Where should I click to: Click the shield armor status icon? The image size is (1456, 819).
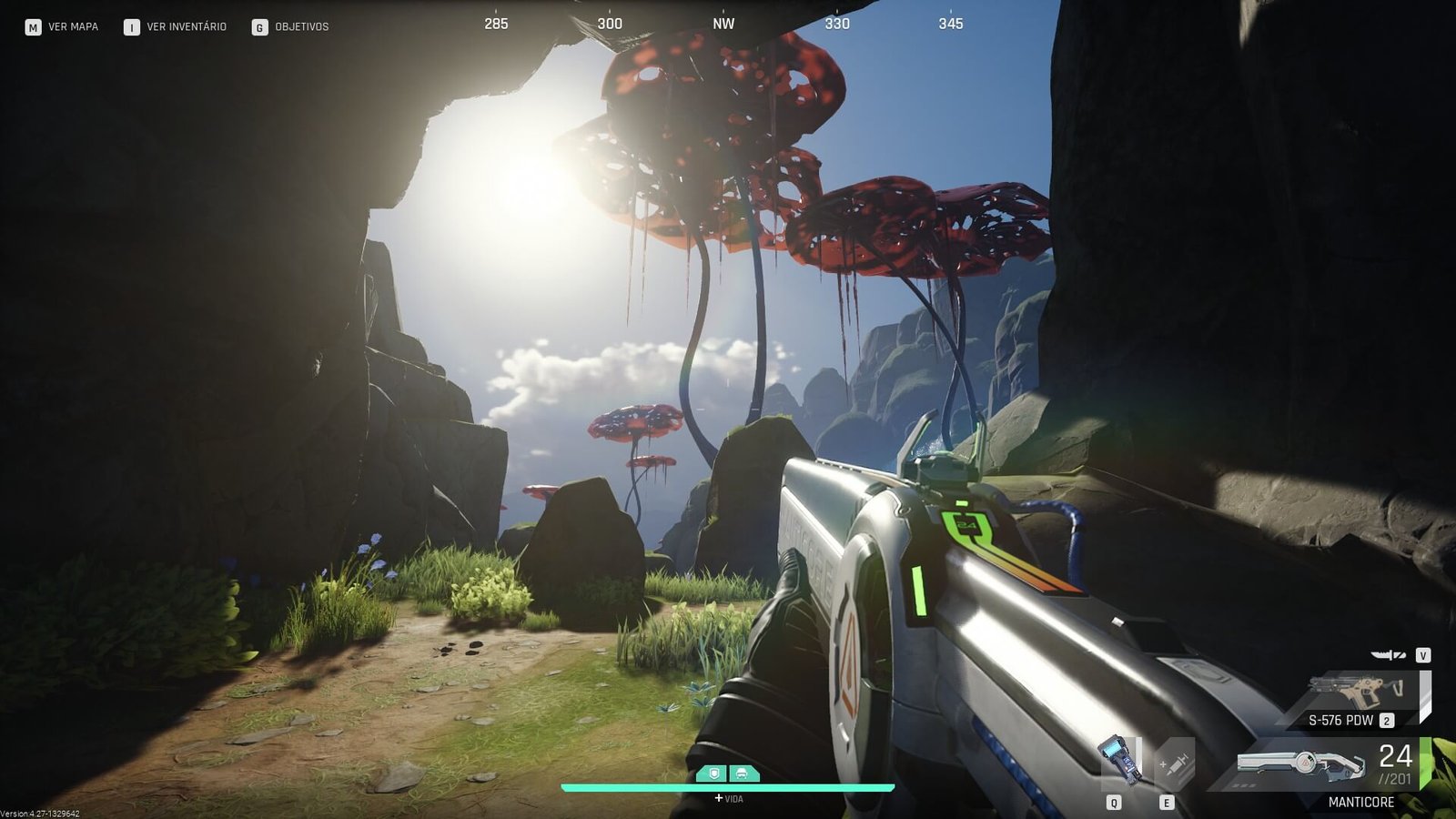[x=714, y=773]
